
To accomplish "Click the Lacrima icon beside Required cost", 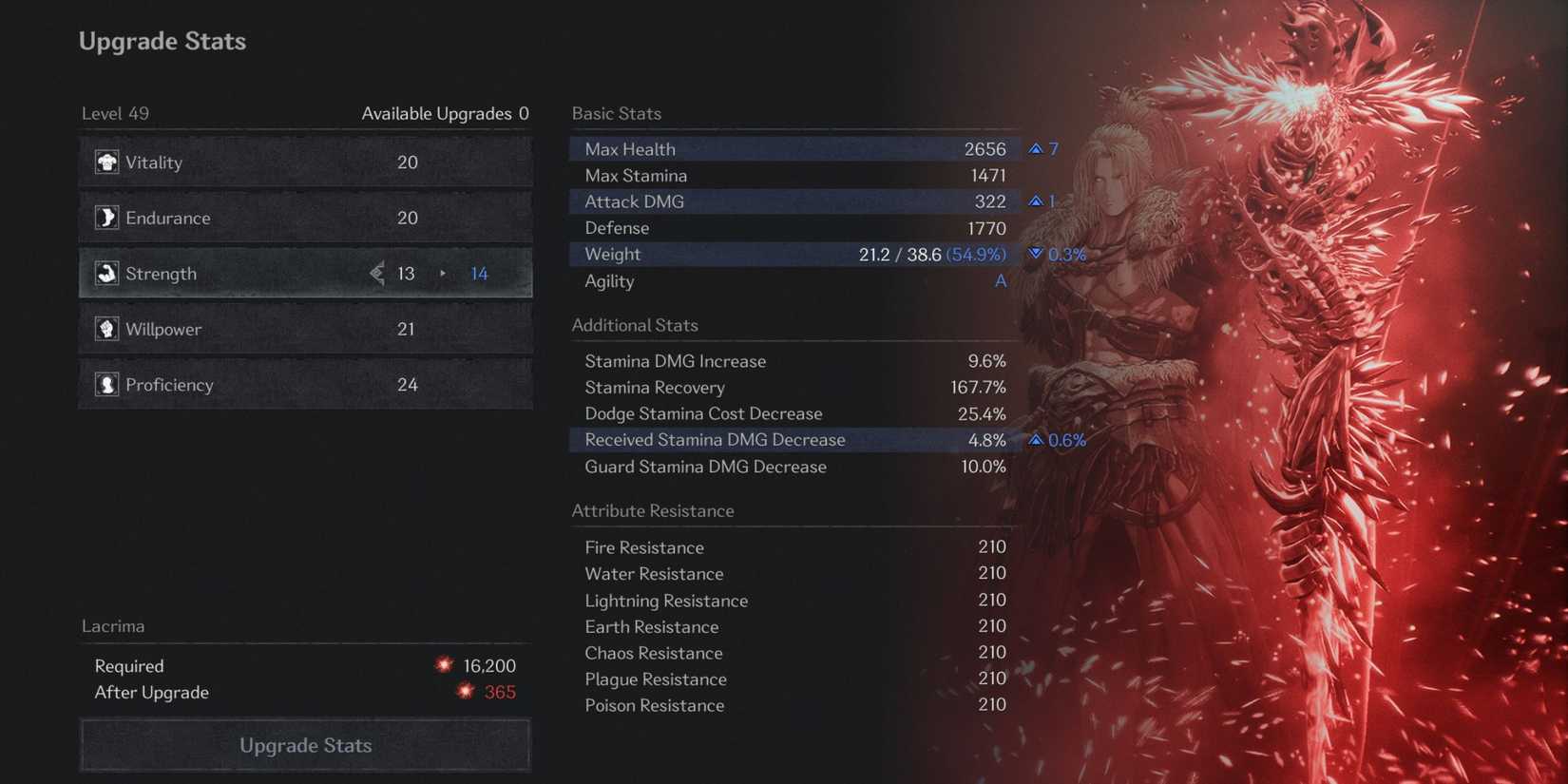I will [x=444, y=665].
